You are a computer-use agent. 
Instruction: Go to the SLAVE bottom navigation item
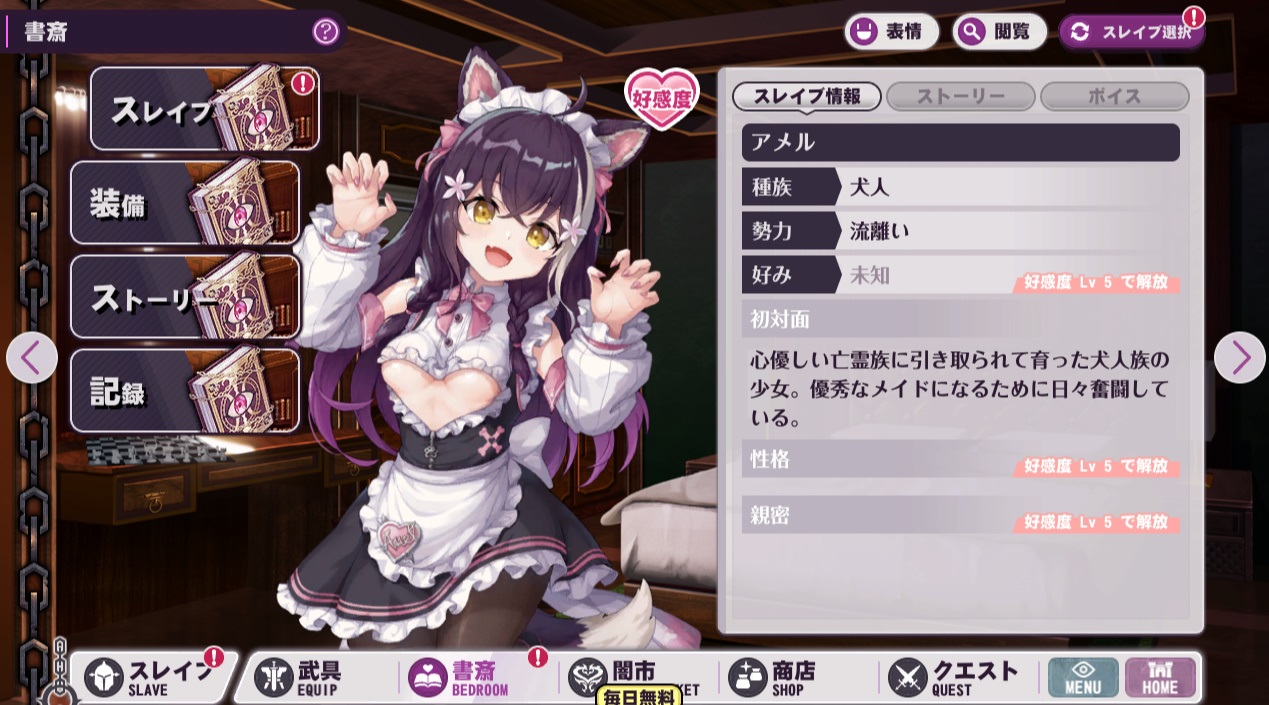coord(152,677)
